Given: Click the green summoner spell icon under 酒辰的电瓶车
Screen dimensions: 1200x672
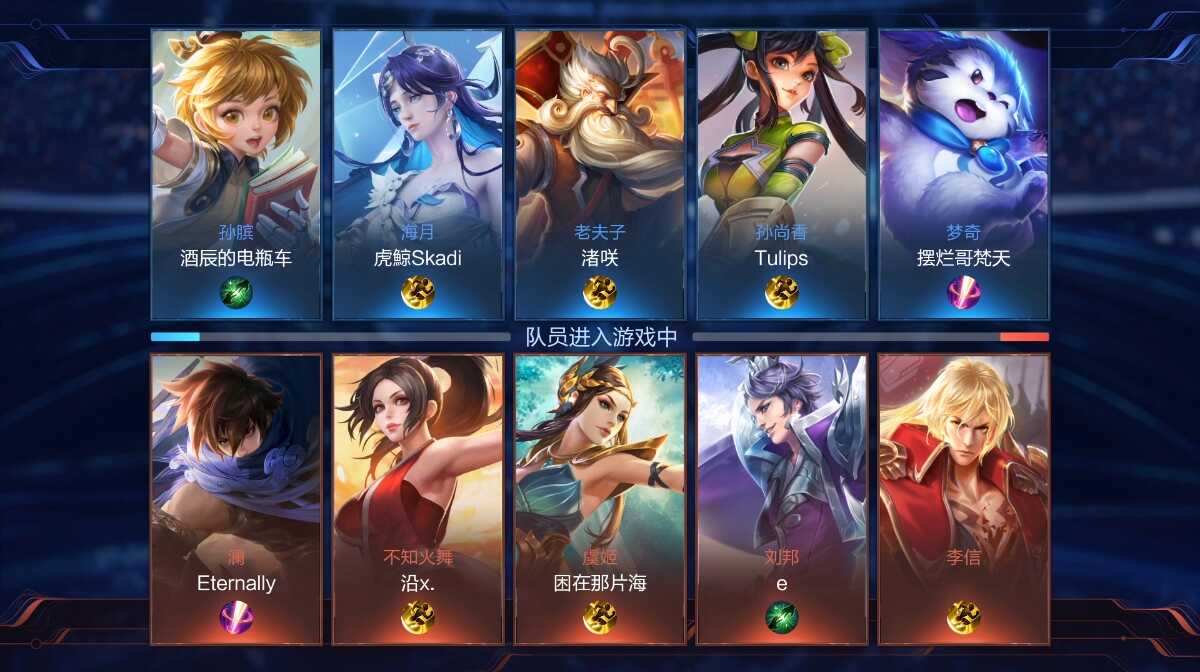Looking at the screenshot, I should tap(236, 292).
